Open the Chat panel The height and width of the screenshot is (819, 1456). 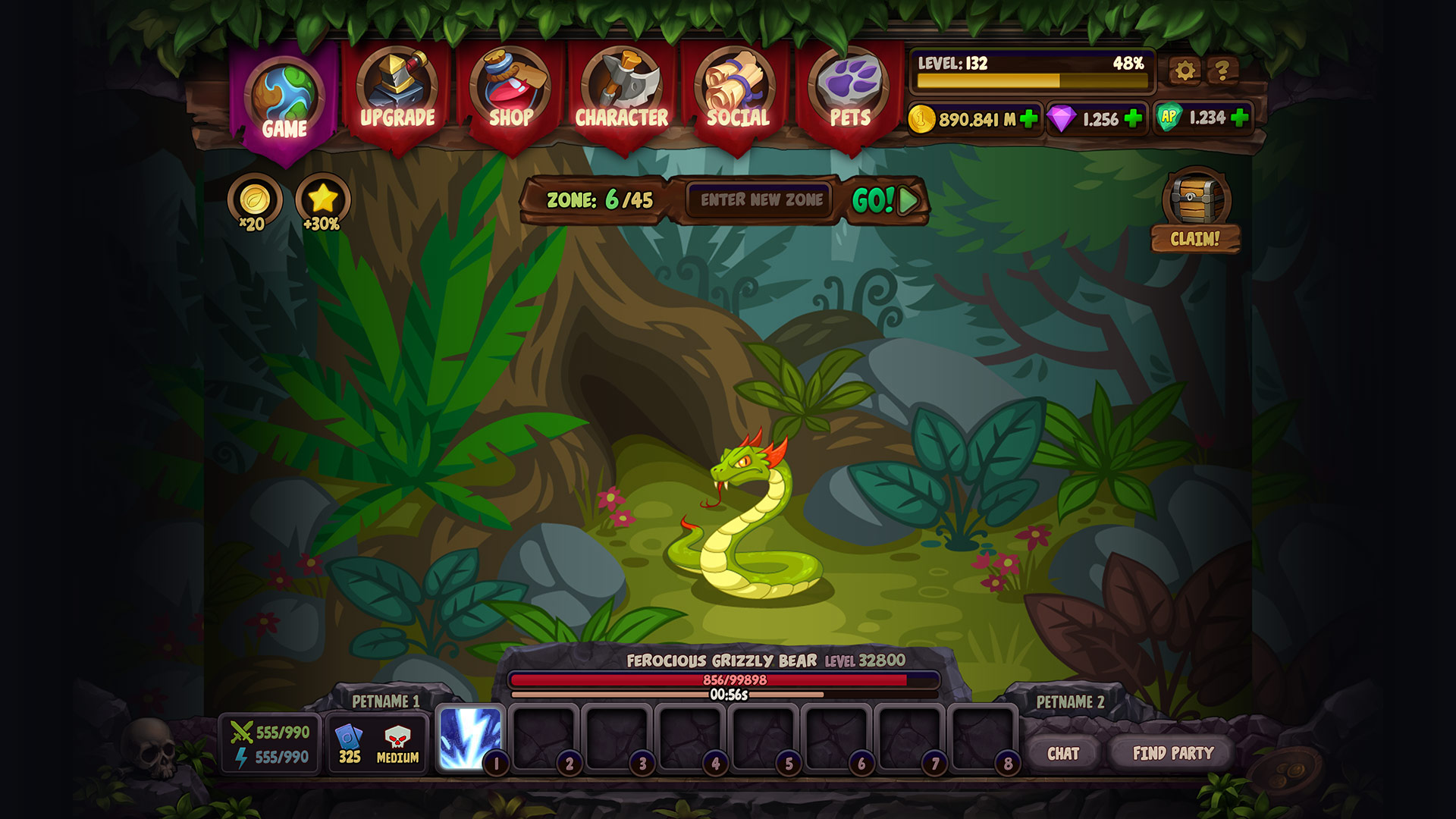click(1065, 755)
